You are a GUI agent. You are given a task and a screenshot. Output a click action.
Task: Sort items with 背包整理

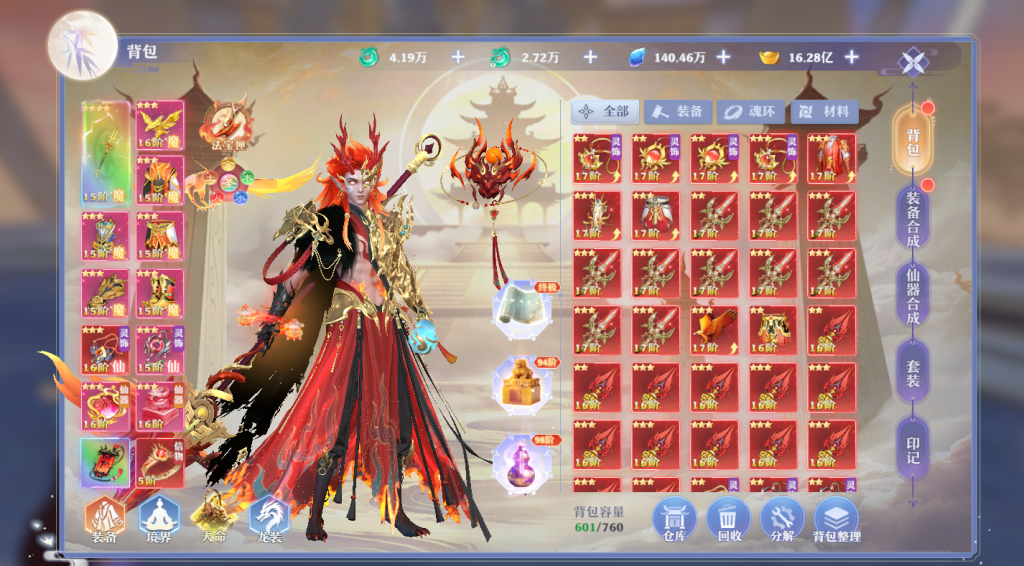[836, 520]
